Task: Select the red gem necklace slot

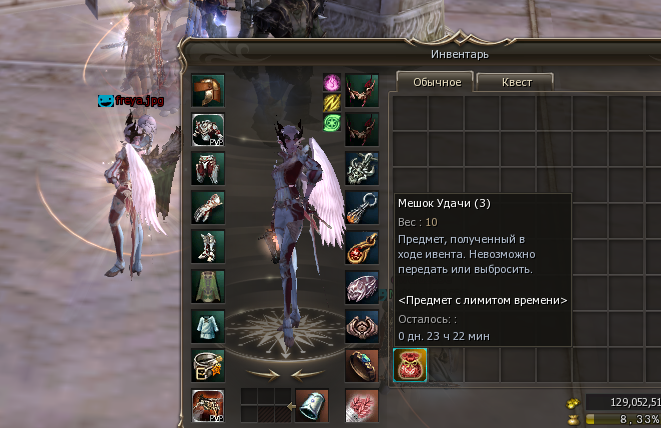Action: pyautogui.click(x=362, y=247)
